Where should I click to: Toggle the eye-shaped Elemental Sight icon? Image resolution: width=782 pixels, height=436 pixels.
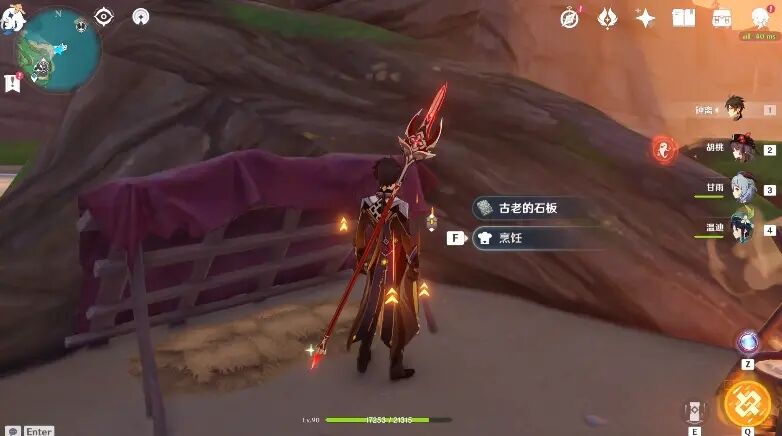pyautogui.click(x=105, y=17)
